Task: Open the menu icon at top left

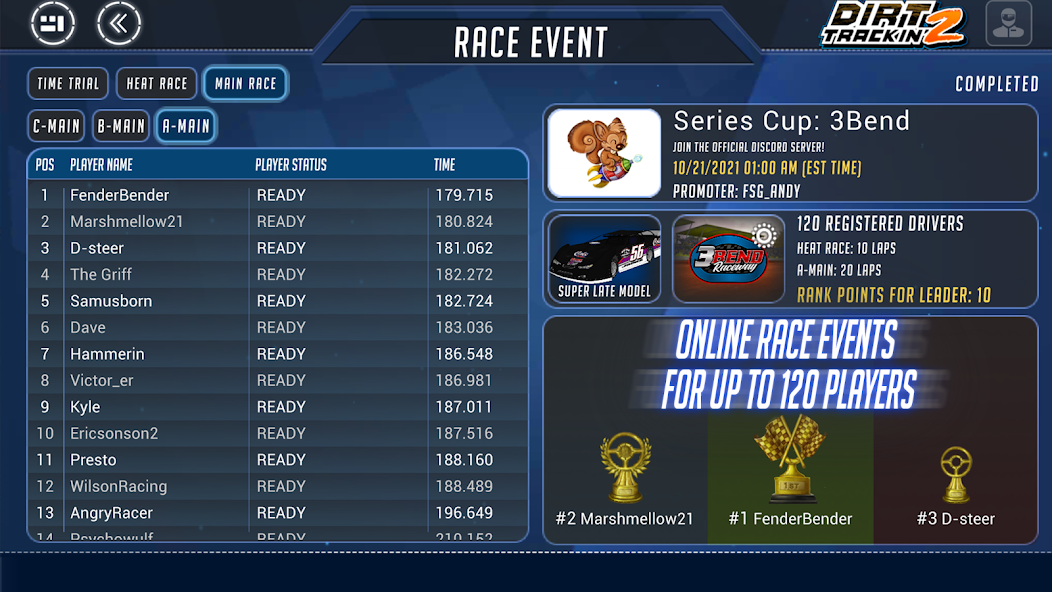Action: pyautogui.click(x=53, y=23)
